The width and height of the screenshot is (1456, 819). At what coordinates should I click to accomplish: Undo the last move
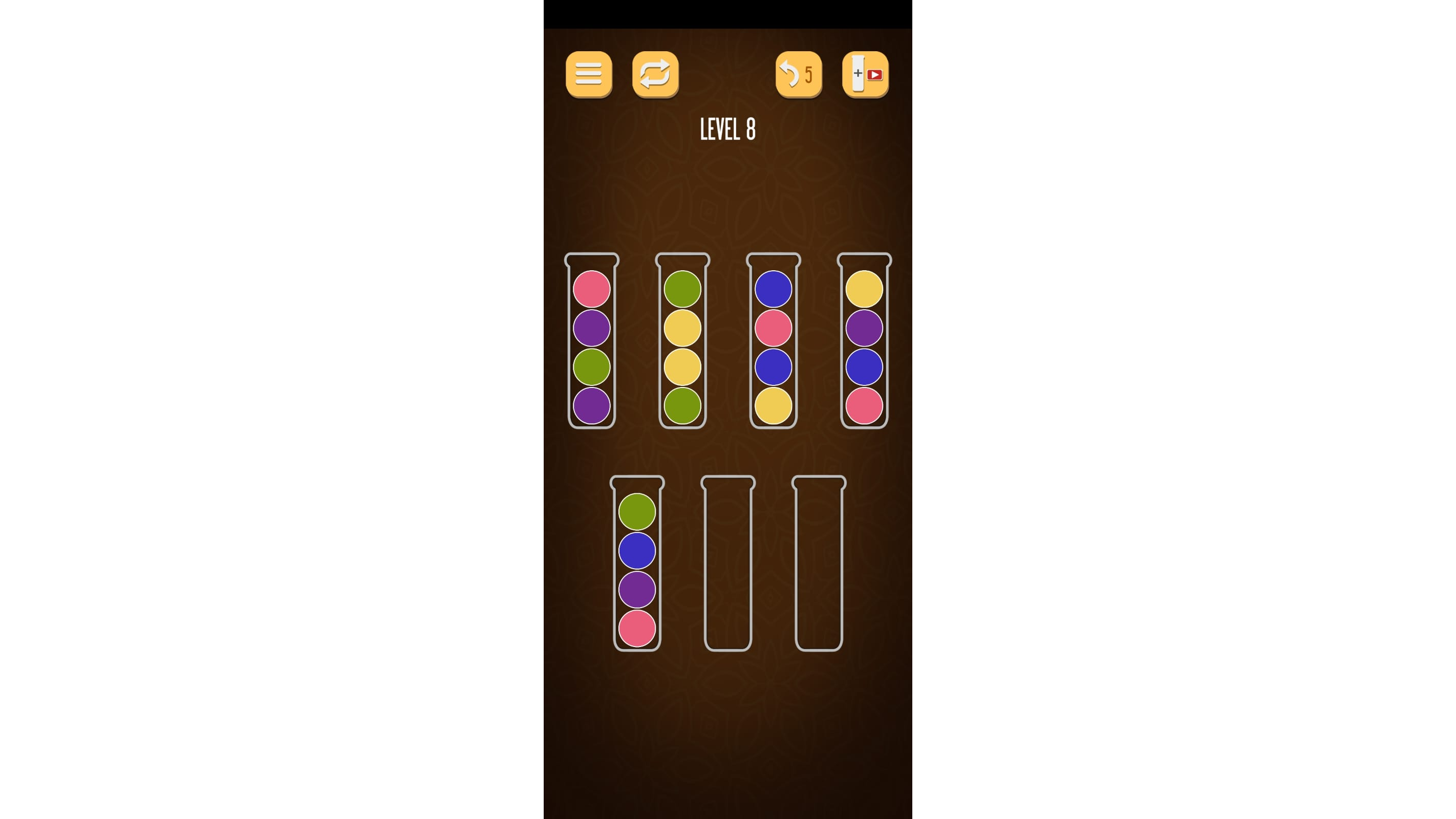pyautogui.click(x=798, y=74)
